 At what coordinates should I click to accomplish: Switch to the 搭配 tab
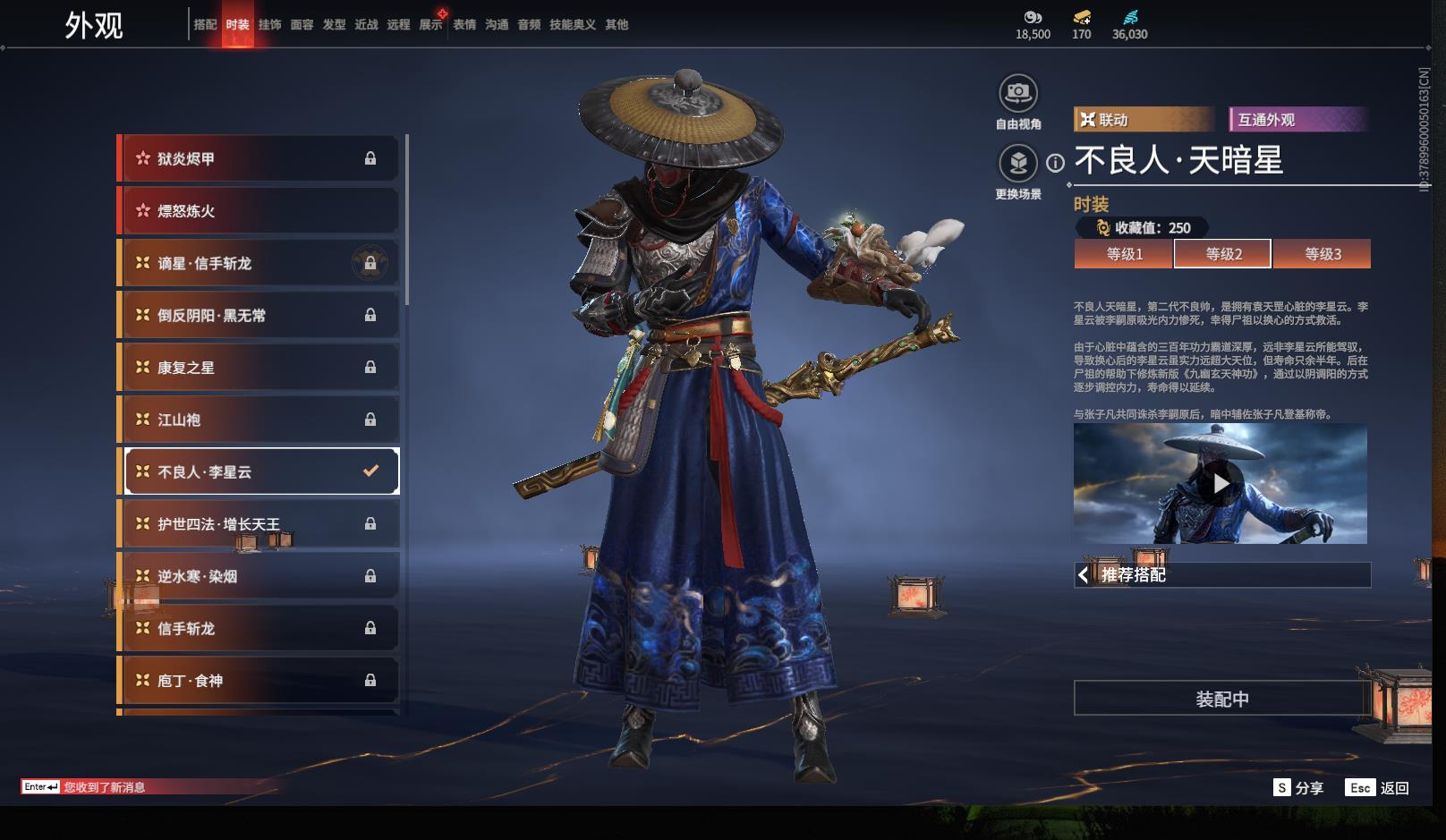point(205,25)
